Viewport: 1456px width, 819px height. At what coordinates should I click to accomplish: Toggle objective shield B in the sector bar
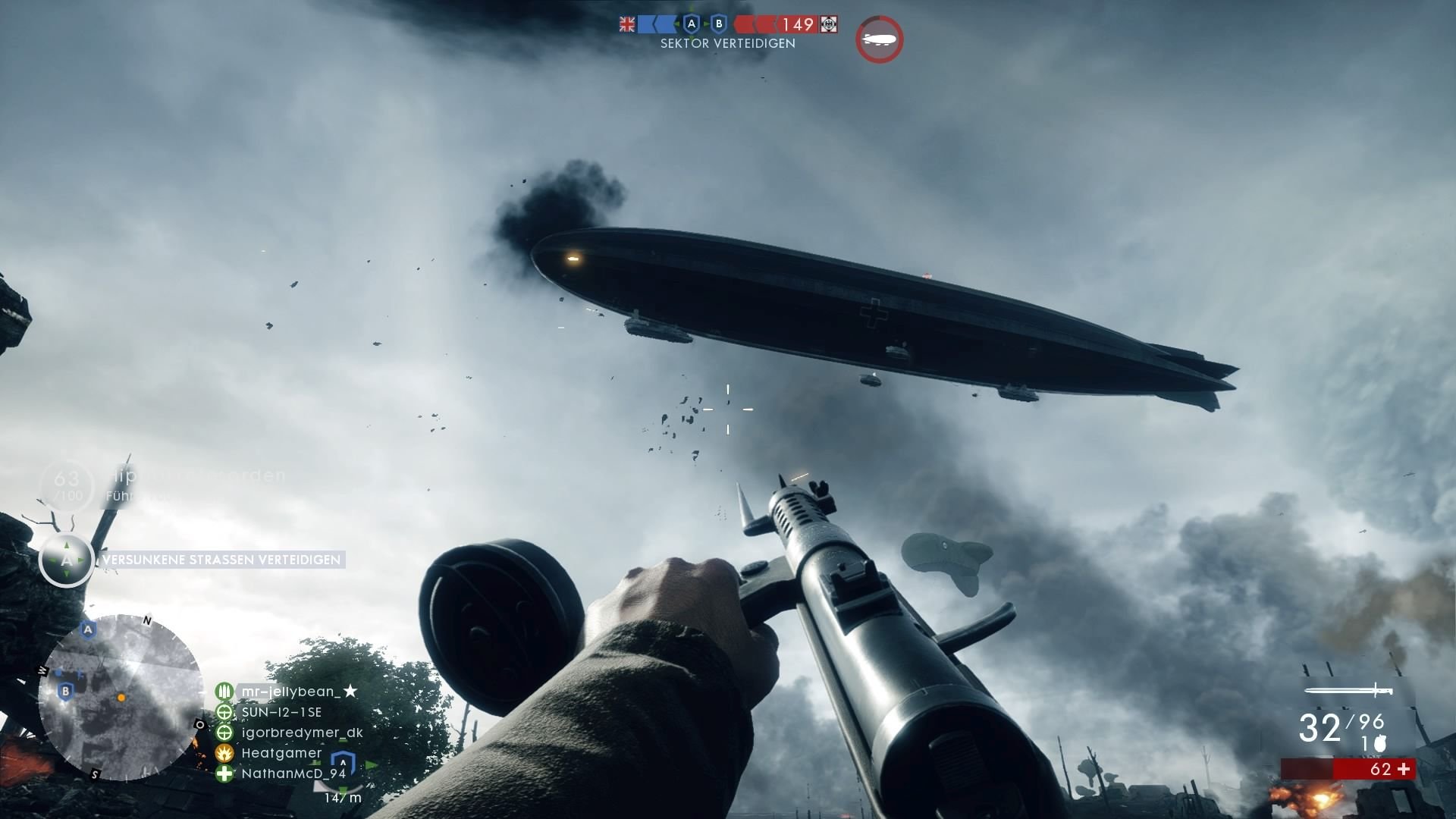tap(719, 24)
